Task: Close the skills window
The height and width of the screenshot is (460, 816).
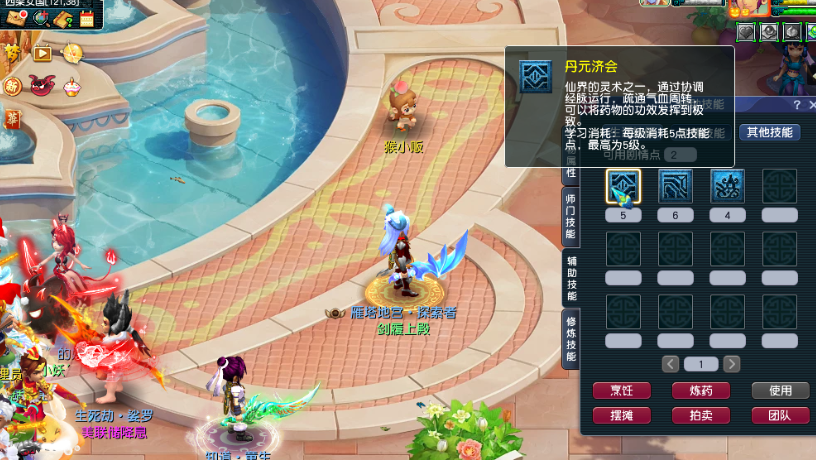Action: pyautogui.click(x=811, y=105)
